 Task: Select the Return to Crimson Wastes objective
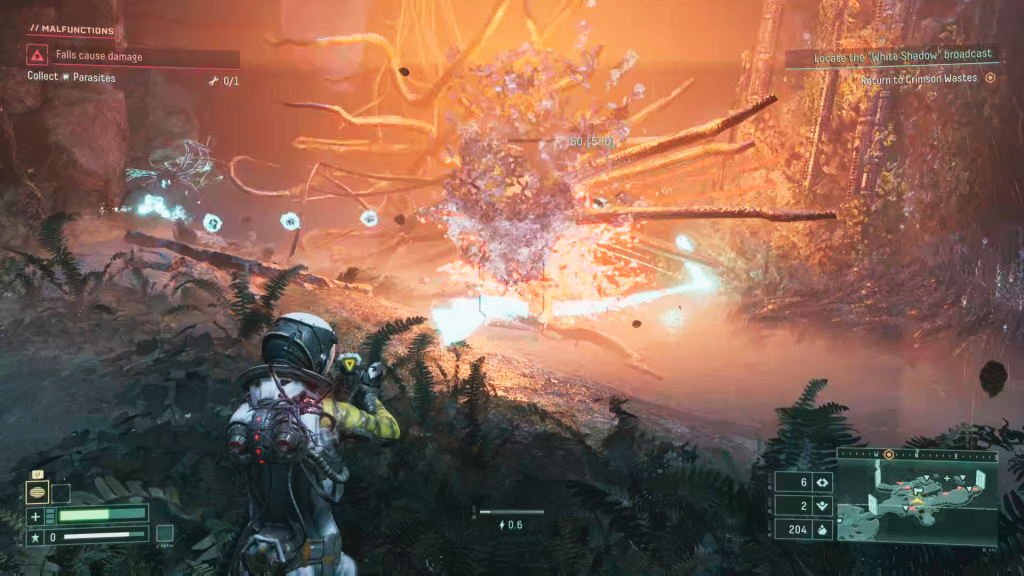coord(918,79)
